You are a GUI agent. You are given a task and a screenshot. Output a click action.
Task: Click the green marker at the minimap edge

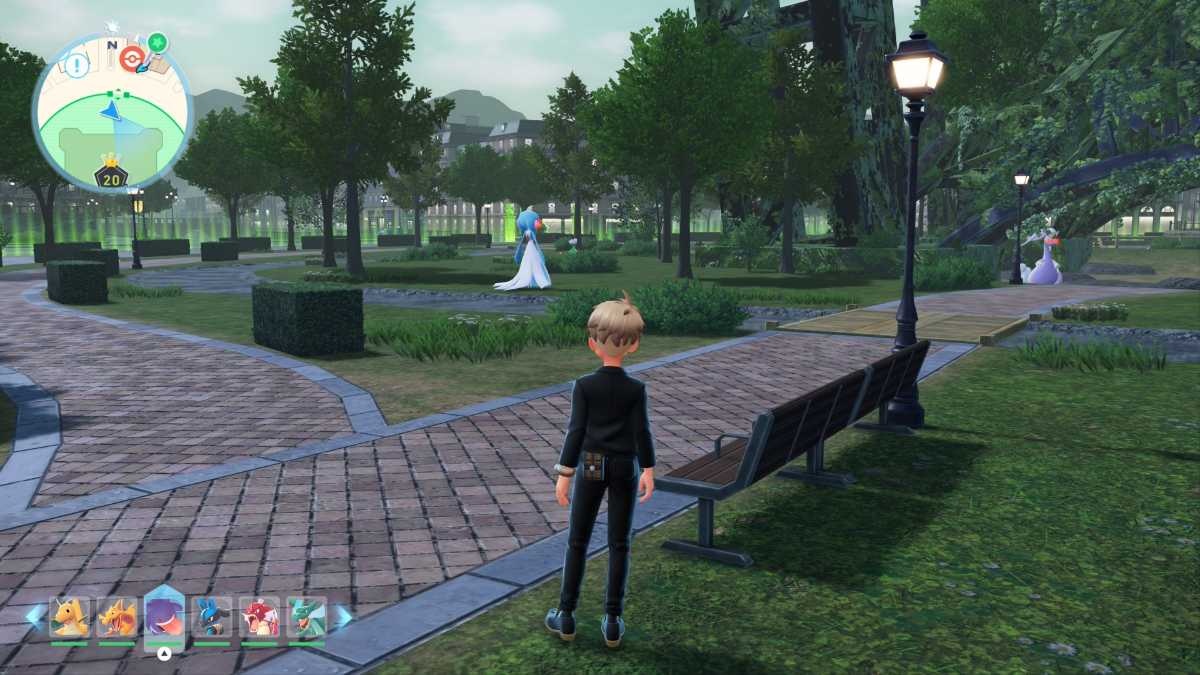(x=157, y=43)
